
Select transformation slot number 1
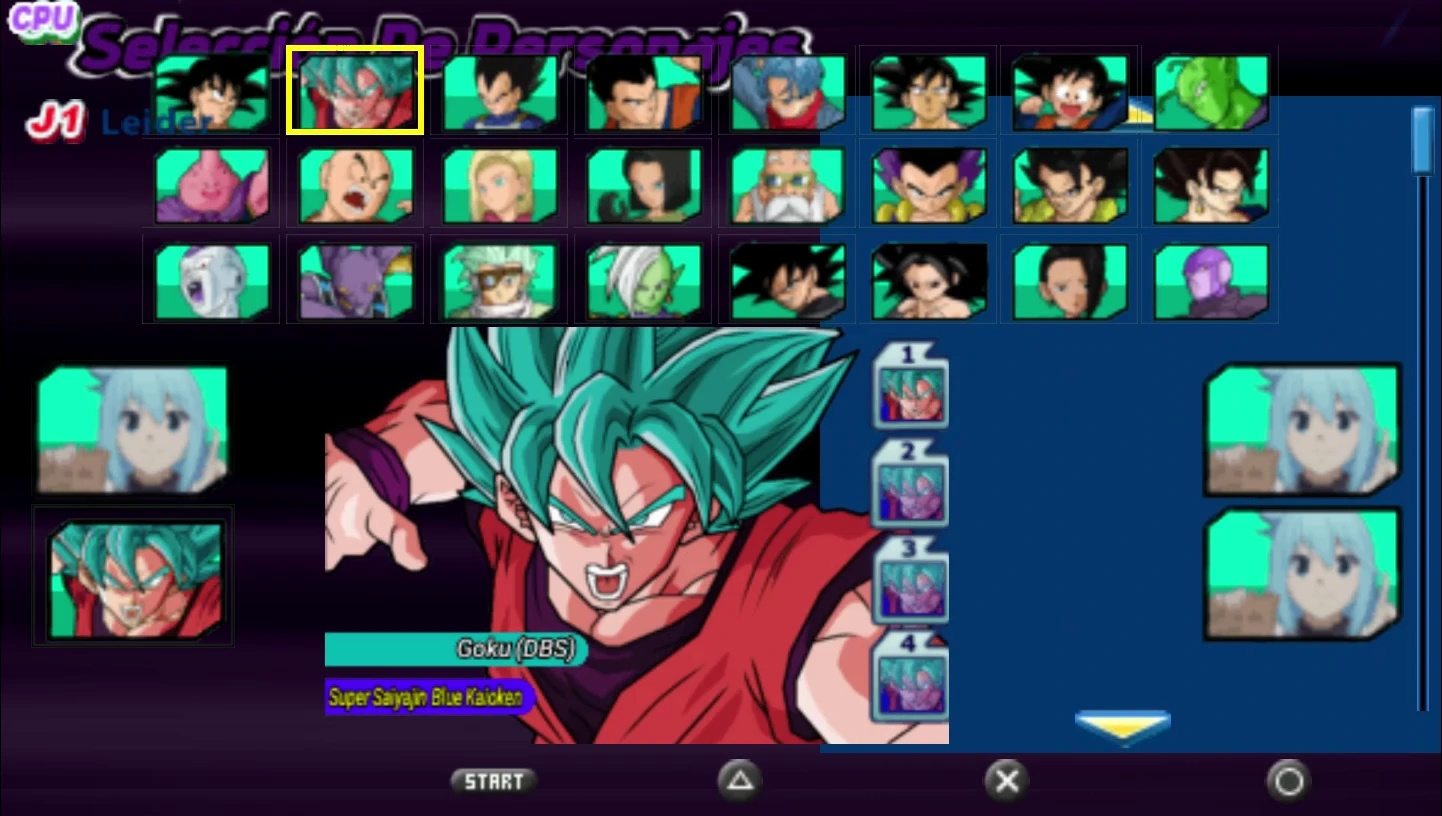(910, 387)
